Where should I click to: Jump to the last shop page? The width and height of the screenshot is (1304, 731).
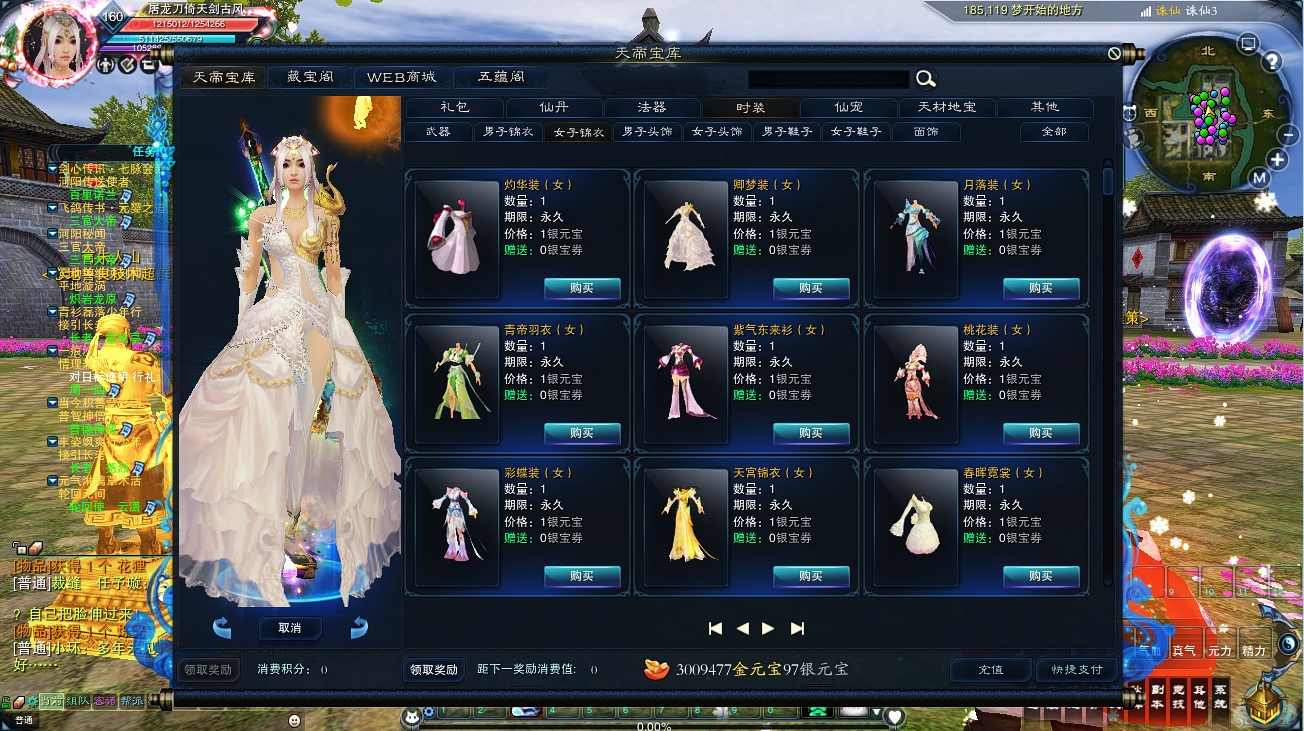point(797,628)
